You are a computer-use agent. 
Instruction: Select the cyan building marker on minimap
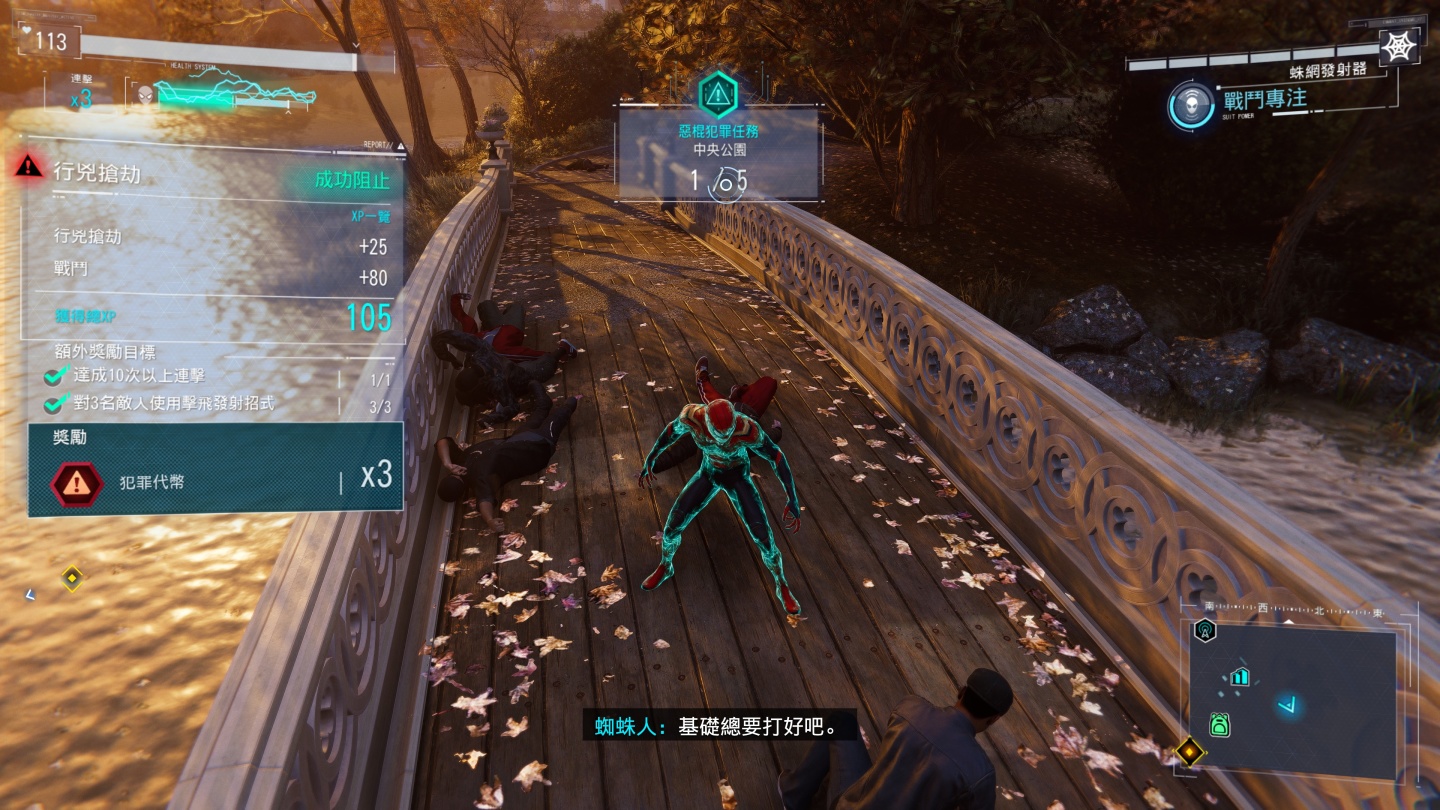1240,677
